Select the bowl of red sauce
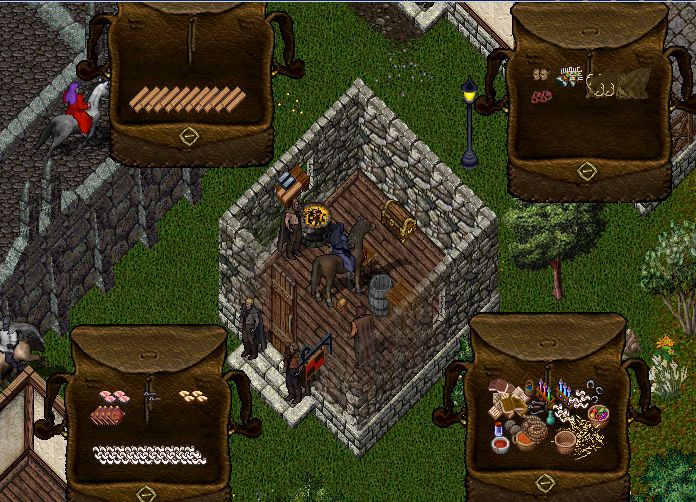Image resolution: width=696 pixels, height=502 pixels. pos(501,443)
